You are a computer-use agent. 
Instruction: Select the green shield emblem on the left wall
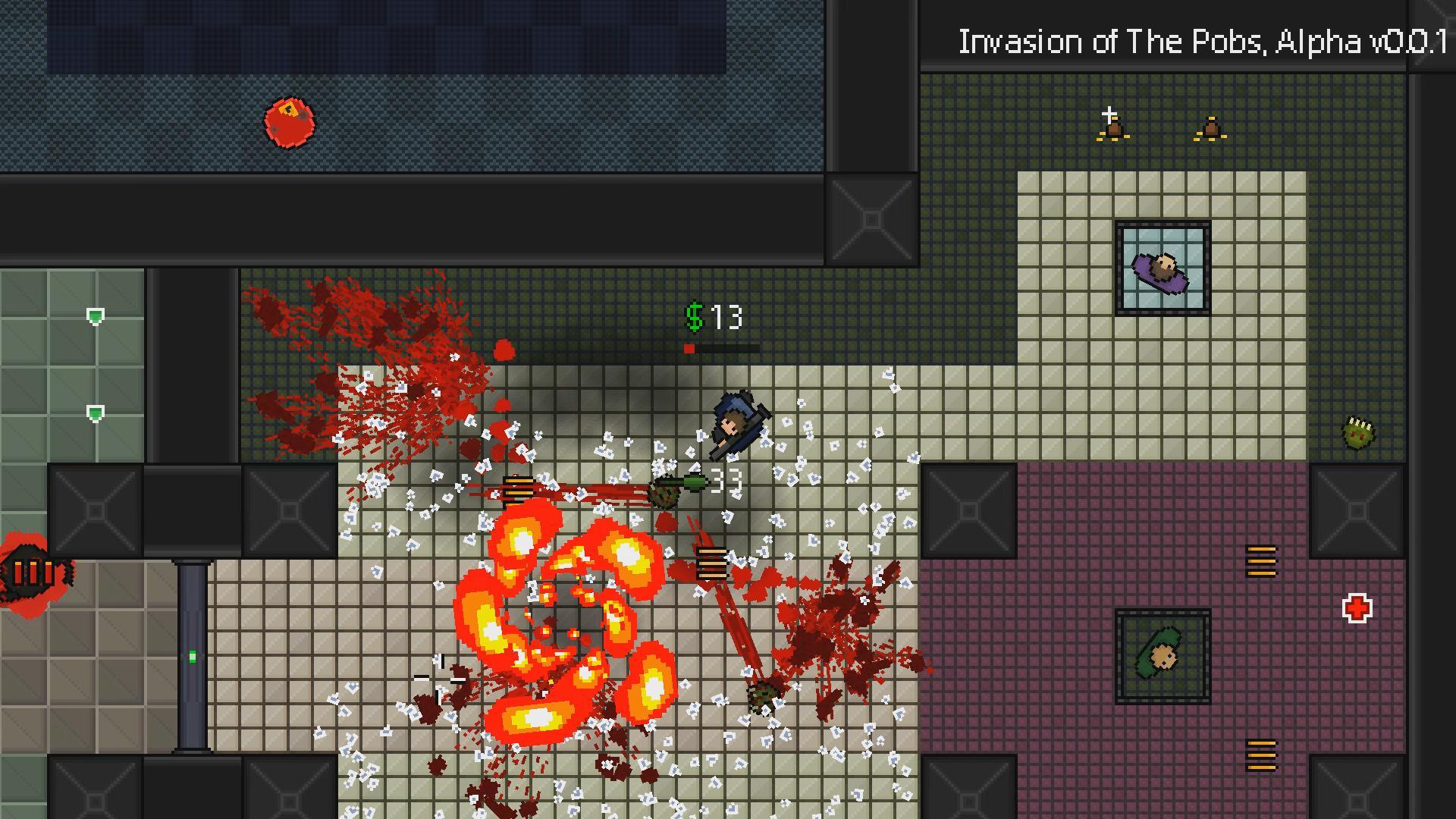[x=94, y=315]
